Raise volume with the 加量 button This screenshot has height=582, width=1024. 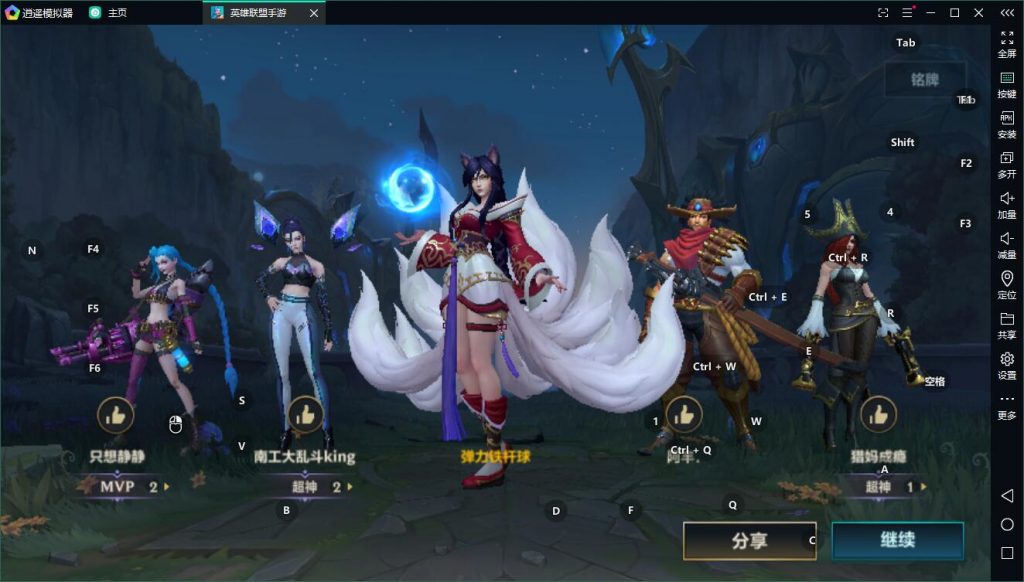pyautogui.click(x=1007, y=205)
